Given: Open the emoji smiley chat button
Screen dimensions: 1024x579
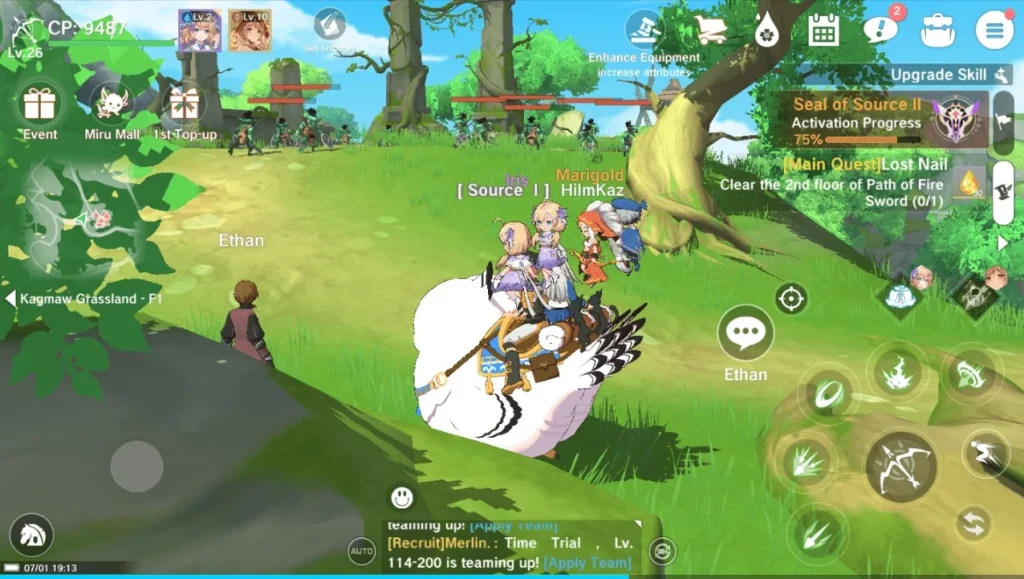Looking at the screenshot, I should pyautogui.click(x=402, y=496).
